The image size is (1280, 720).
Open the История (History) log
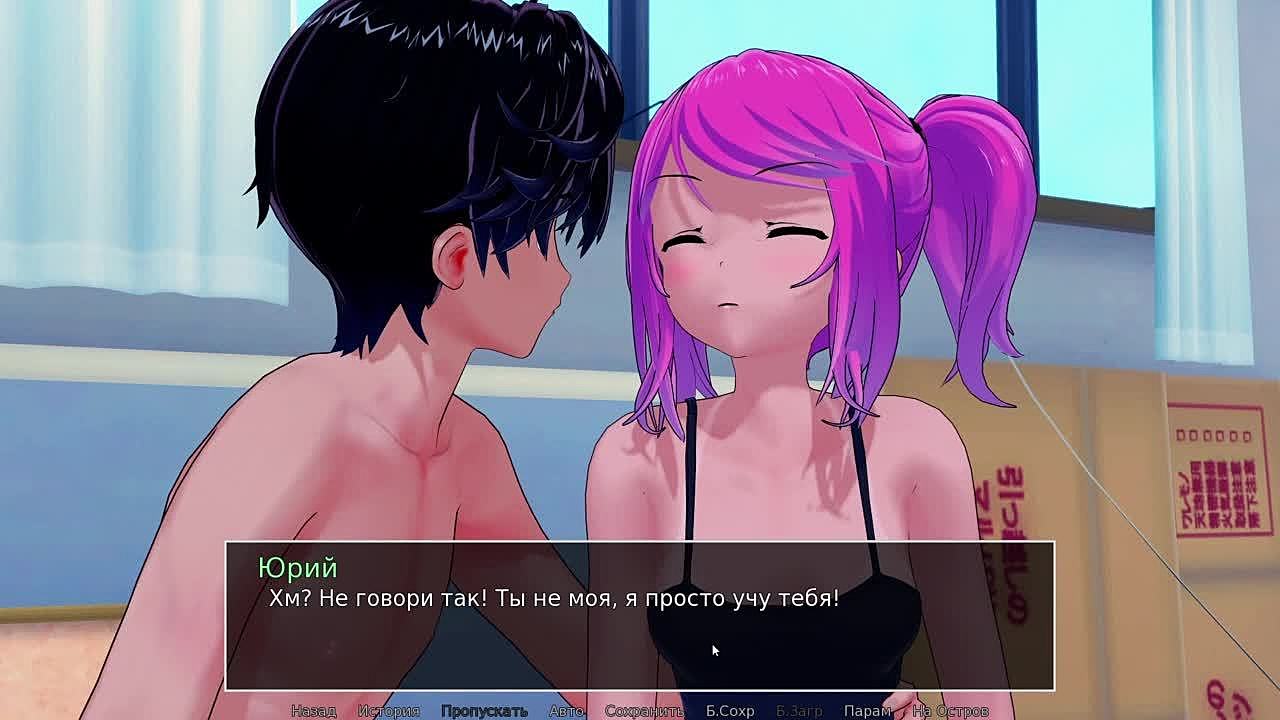point(388,711)
